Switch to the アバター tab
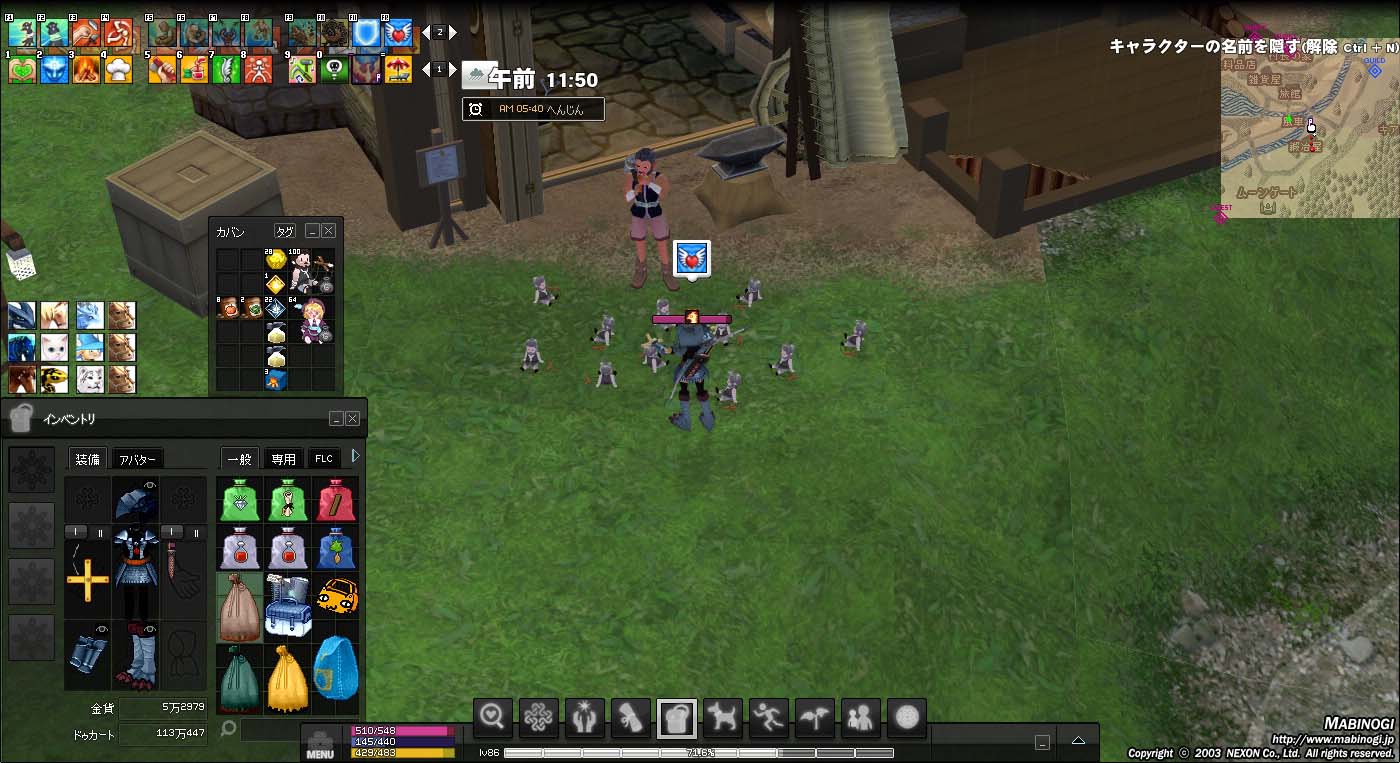Screen dimensions: 1400x763 136,459
